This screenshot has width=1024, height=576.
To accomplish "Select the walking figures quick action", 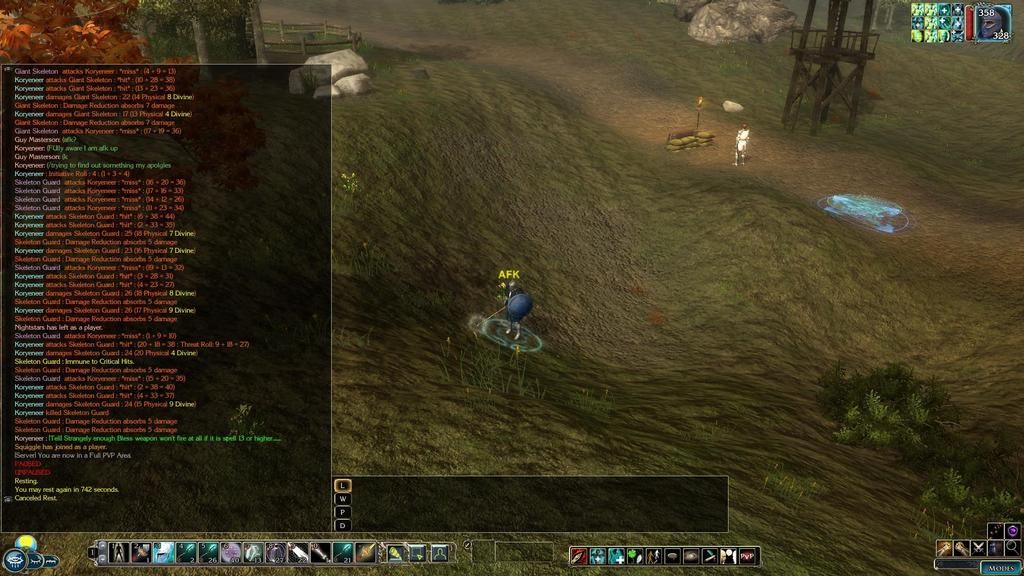I will [654, 556].
